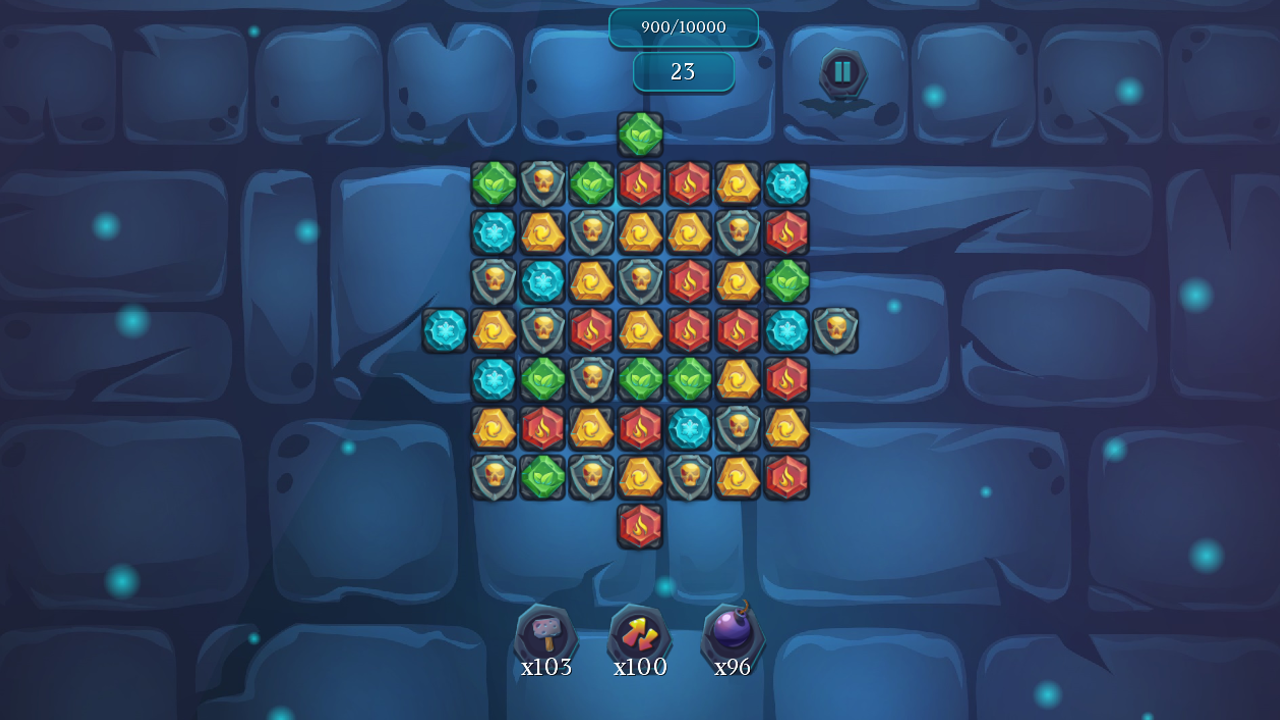
Task: Select the red fire gem below the board
Action: pos(641,528)
